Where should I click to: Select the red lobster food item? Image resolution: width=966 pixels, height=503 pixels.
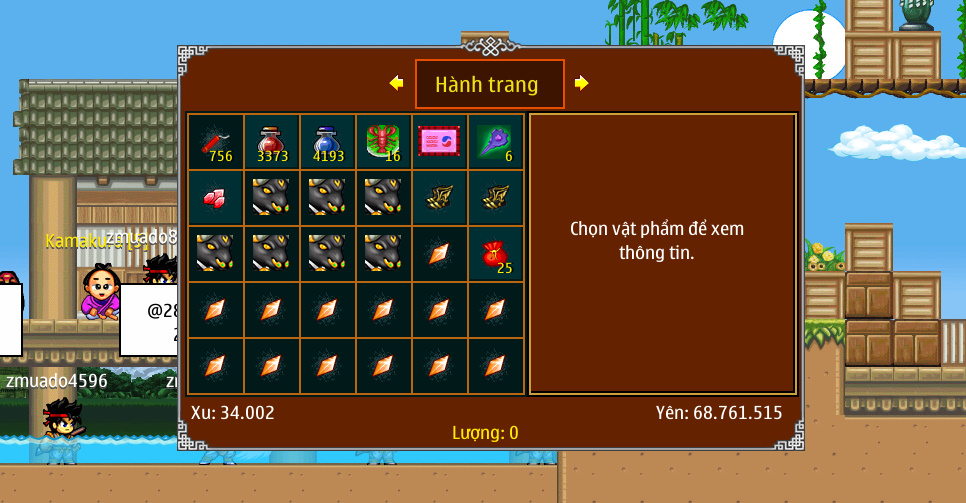[x=383, y=142]
